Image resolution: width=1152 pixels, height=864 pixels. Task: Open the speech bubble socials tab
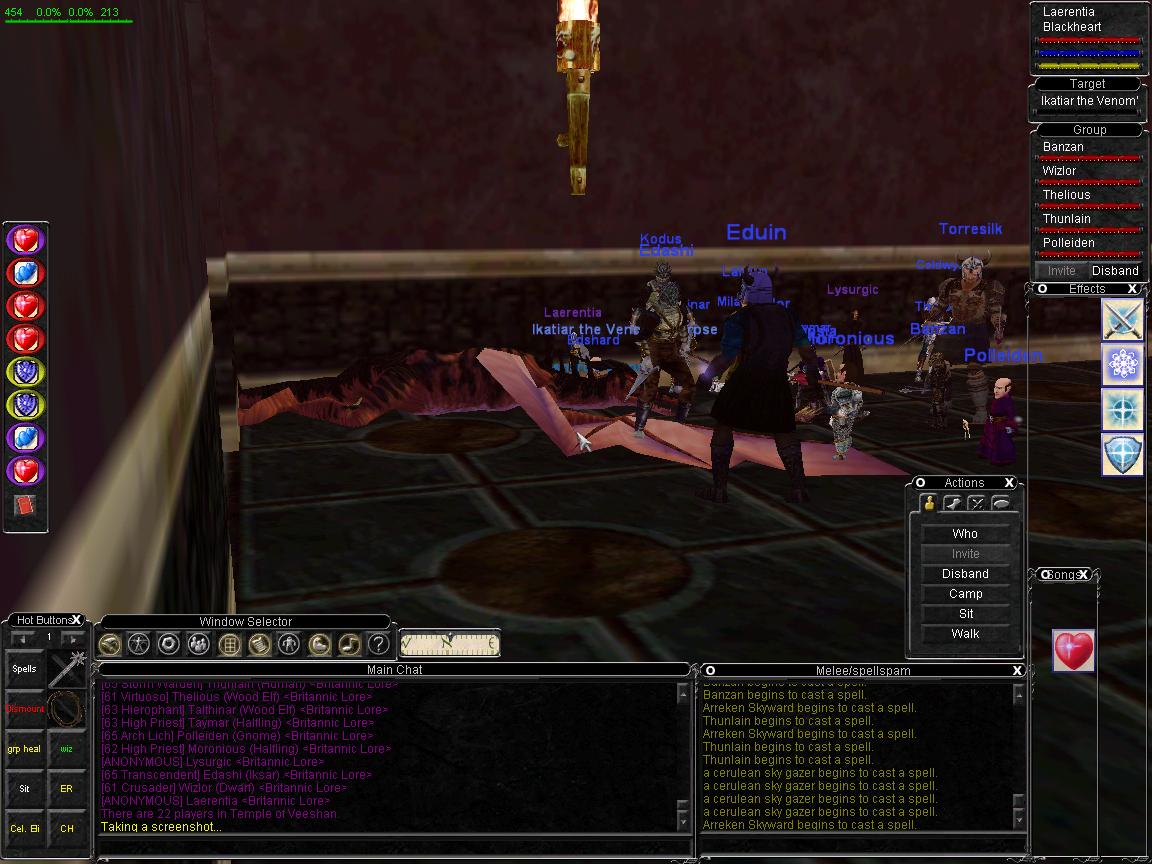[x=1001, y=504]
